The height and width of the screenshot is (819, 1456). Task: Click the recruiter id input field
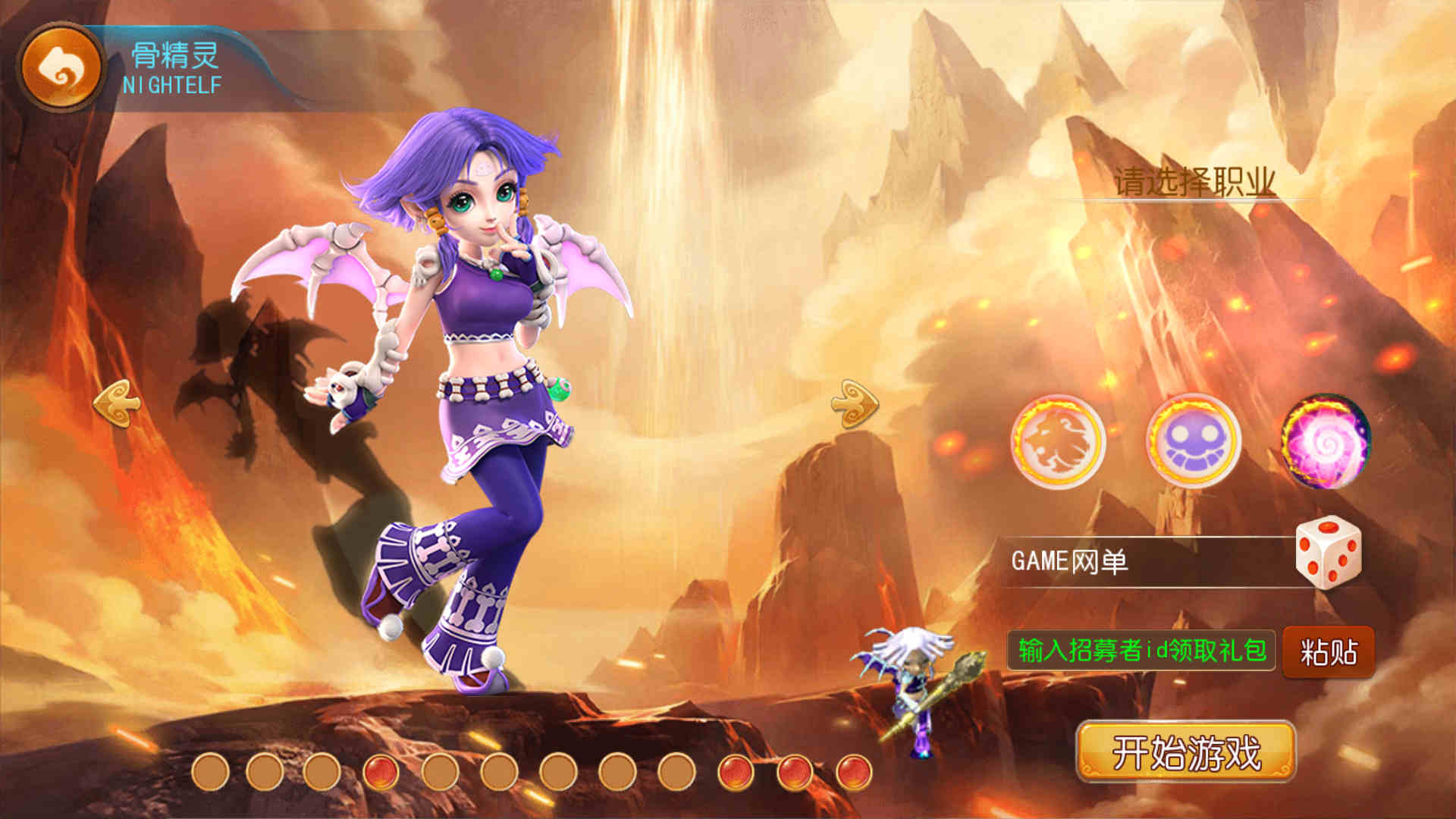(1141, 651)
